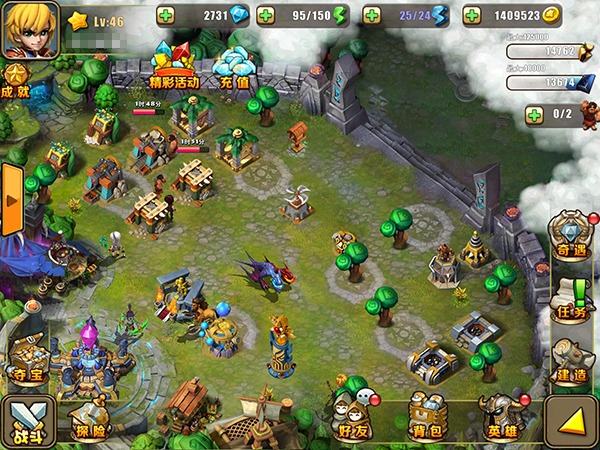Show the 任务 quest list
The height and width of the screenshot is (450, 600).
570,299
